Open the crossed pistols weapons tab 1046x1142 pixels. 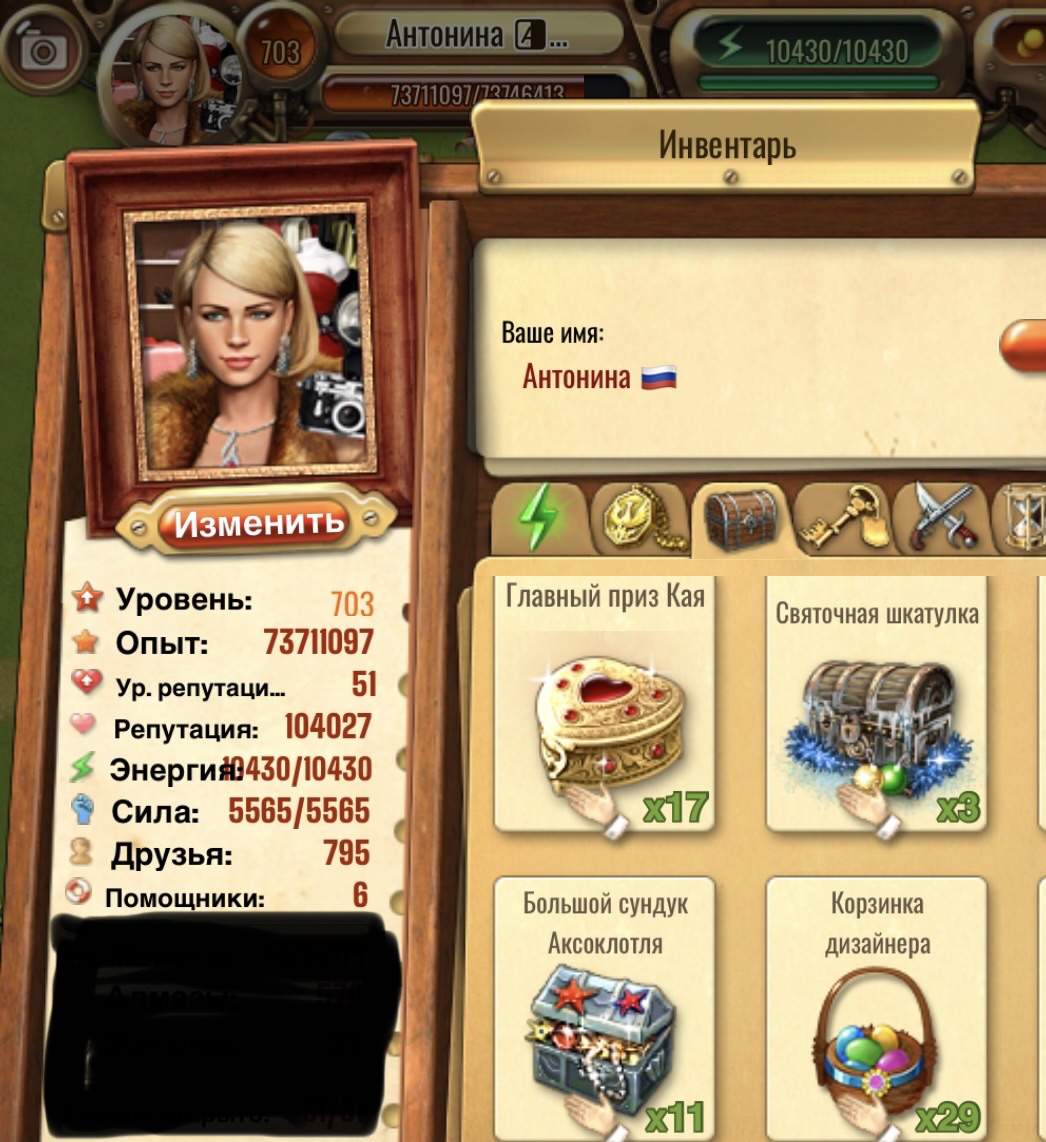click(x=939, y=516)
